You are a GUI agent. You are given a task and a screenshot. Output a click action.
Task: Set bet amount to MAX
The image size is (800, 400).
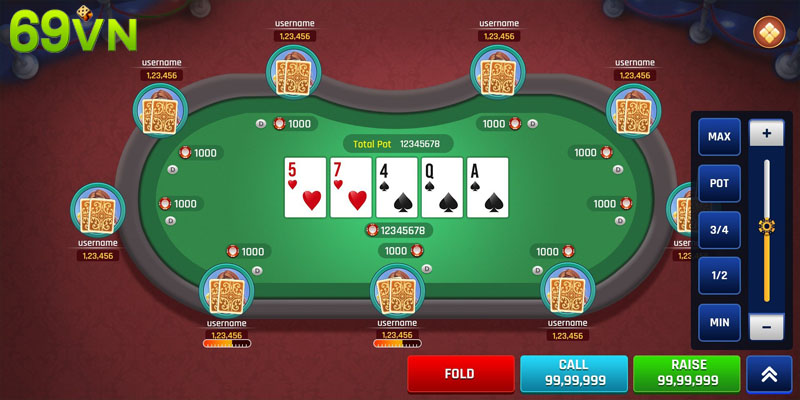[719, 136]
